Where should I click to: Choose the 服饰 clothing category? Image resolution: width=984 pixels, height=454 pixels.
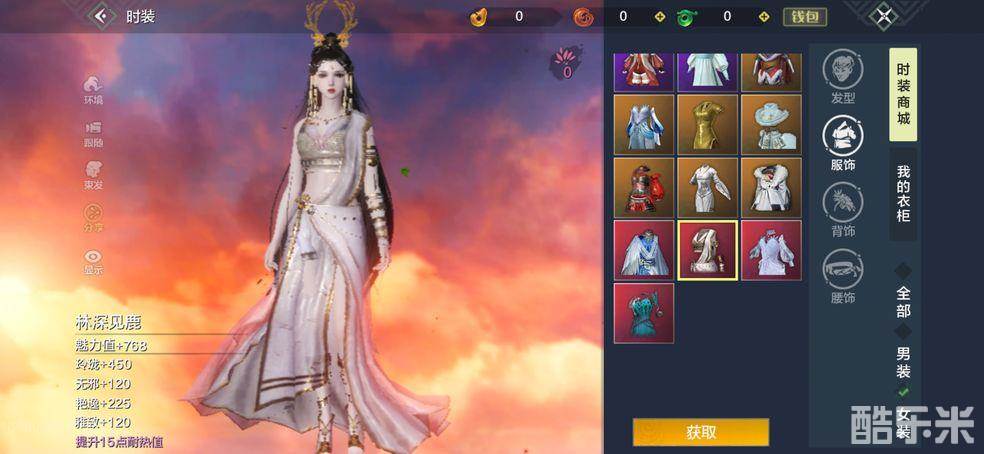842,142
